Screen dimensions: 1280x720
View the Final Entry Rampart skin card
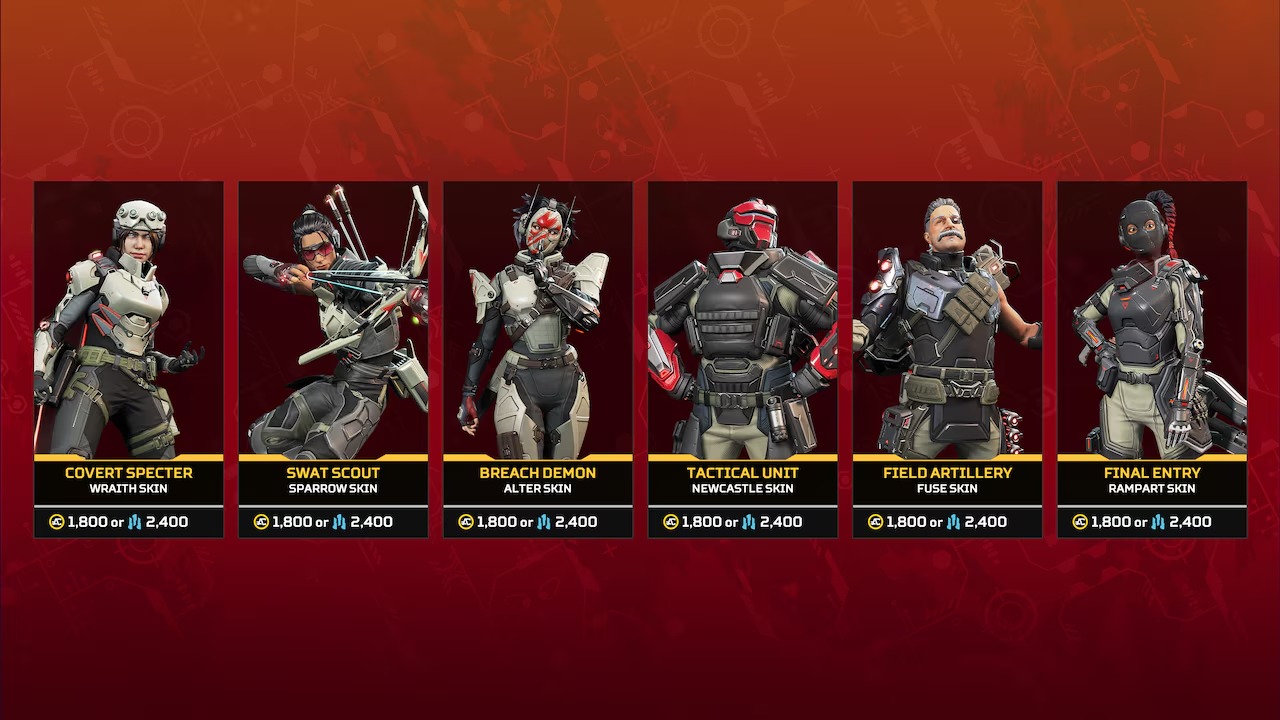click(x=1152, y=358)
